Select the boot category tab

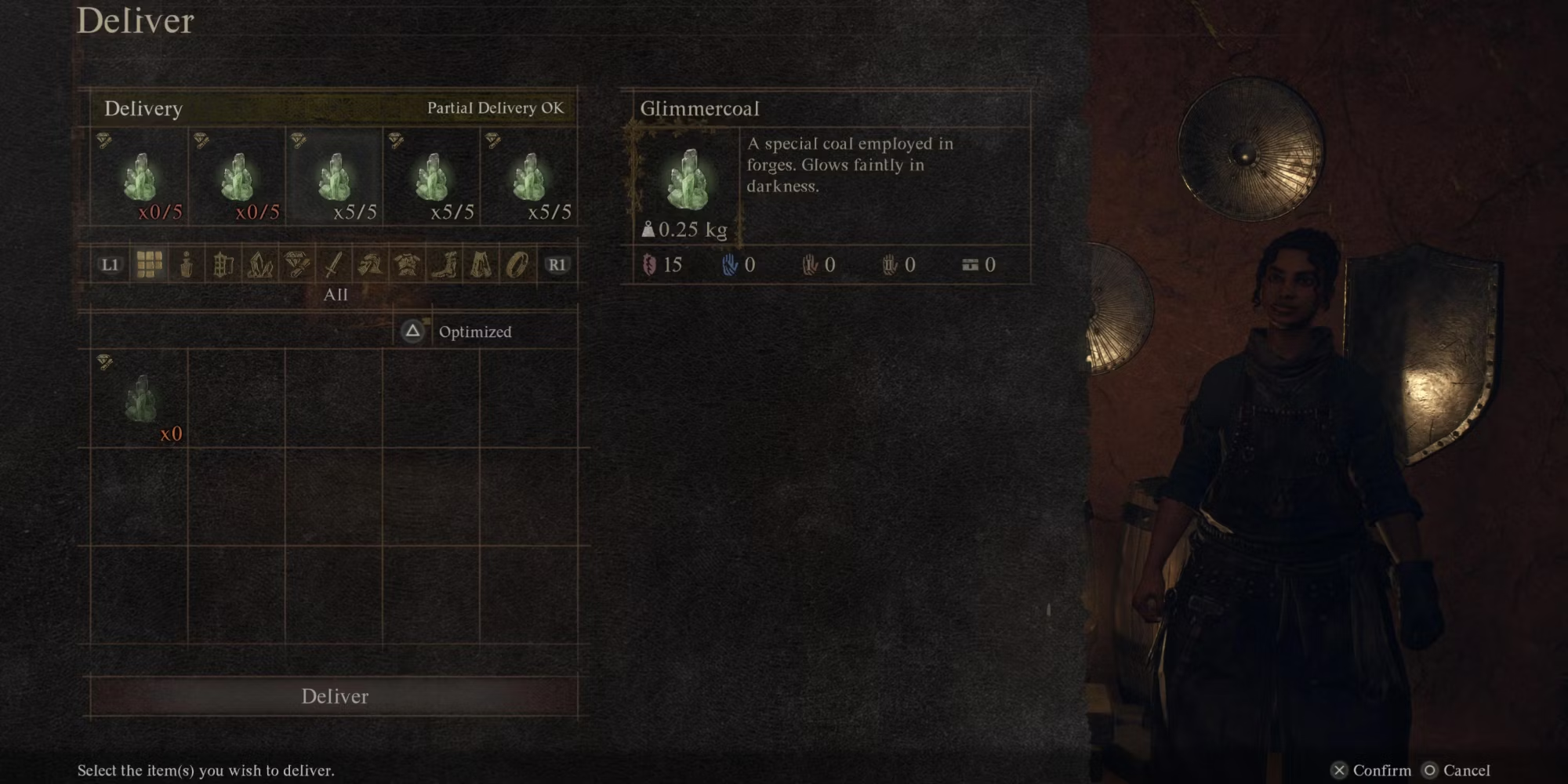pyautogui.click(x=444, y=265)
